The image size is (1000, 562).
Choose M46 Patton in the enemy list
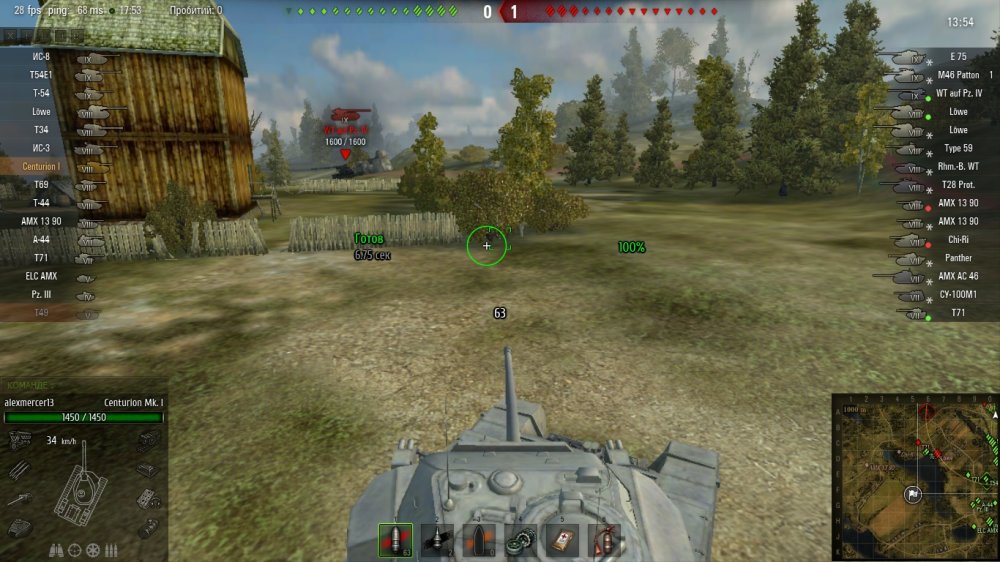957,75
